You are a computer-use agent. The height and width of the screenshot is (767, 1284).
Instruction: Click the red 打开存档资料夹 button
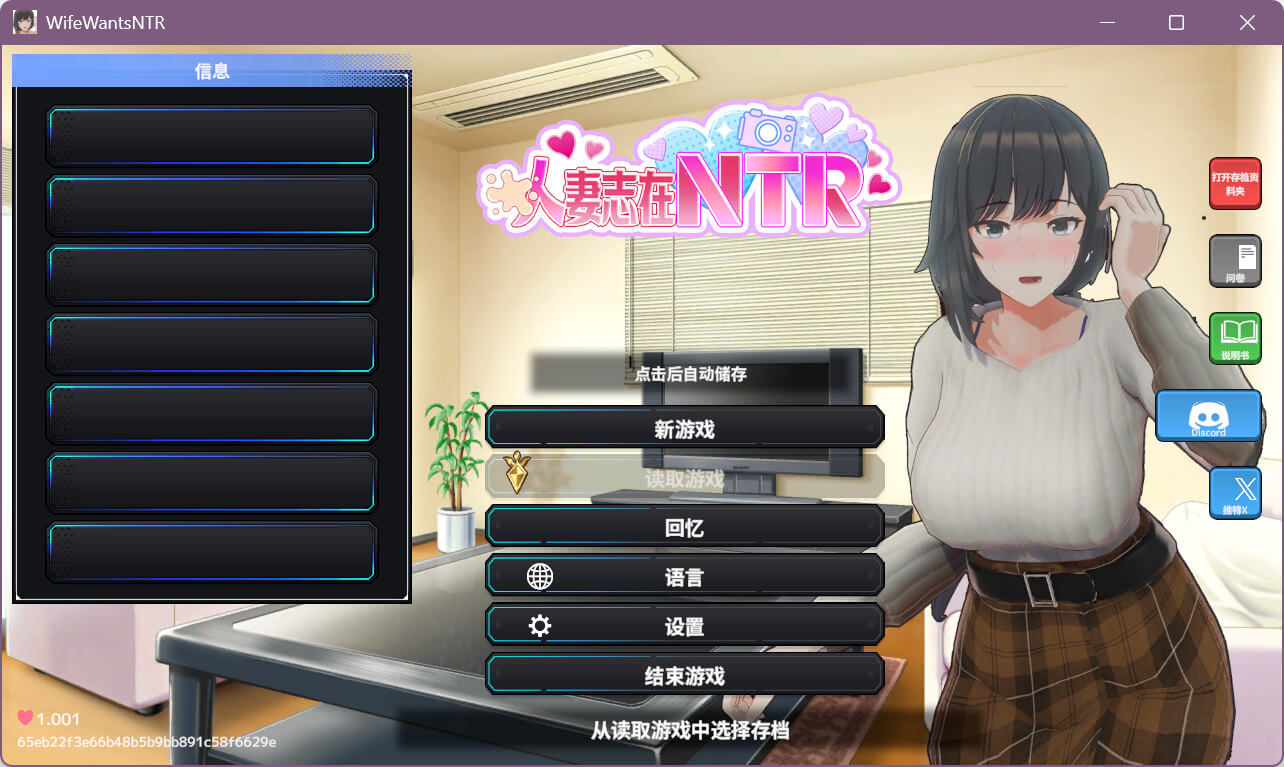click(1235, 183)
